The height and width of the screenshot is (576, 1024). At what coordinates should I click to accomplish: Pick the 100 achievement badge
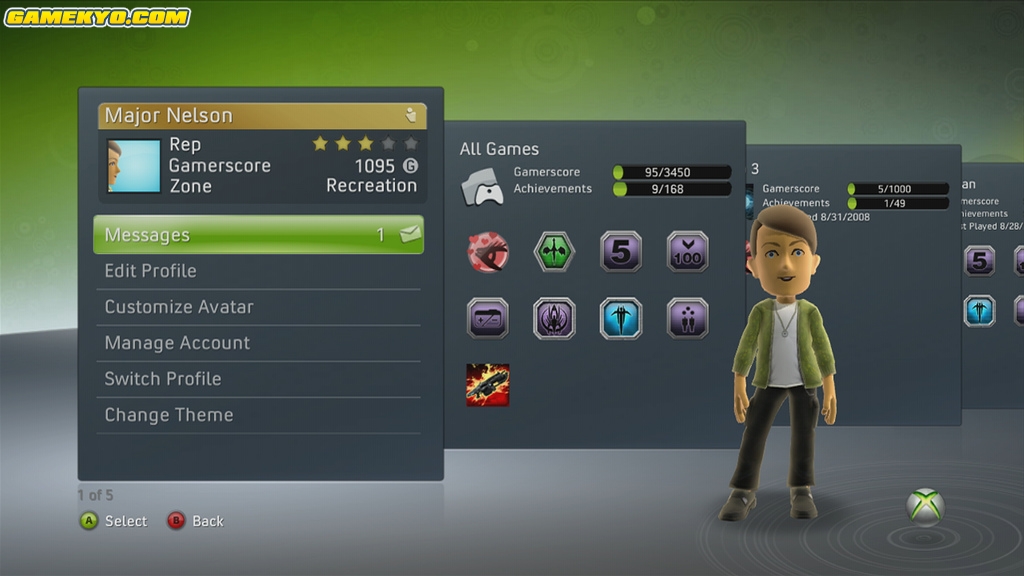(x=688, y=251)
